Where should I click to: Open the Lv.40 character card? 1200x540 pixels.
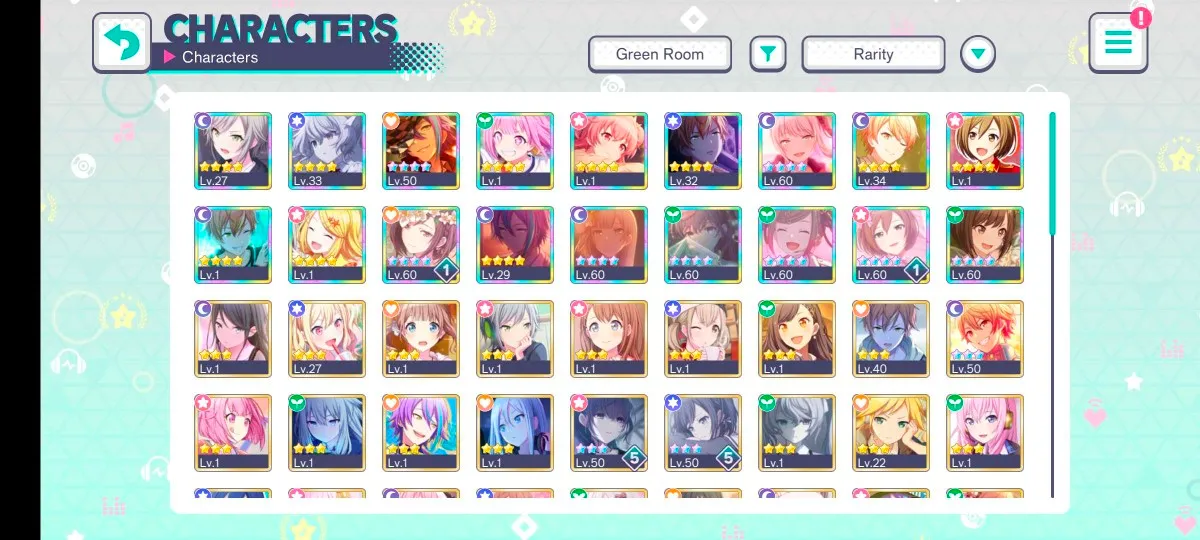pyautogui.click(x=891, y=339)
